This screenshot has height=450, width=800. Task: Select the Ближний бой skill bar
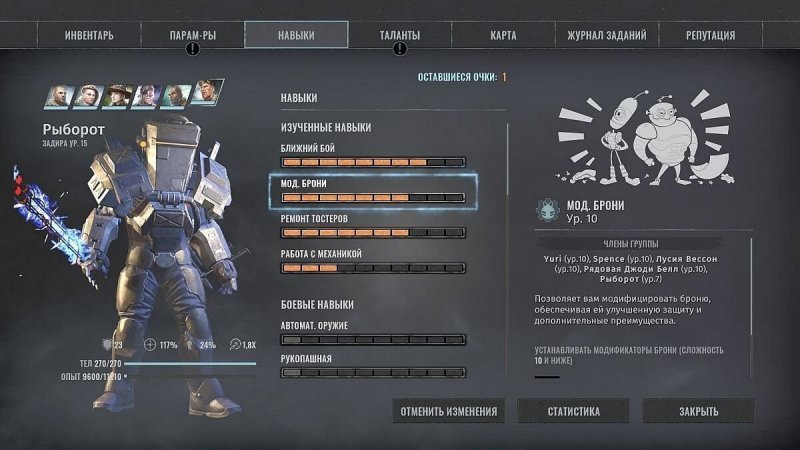[x=373, y=161]
